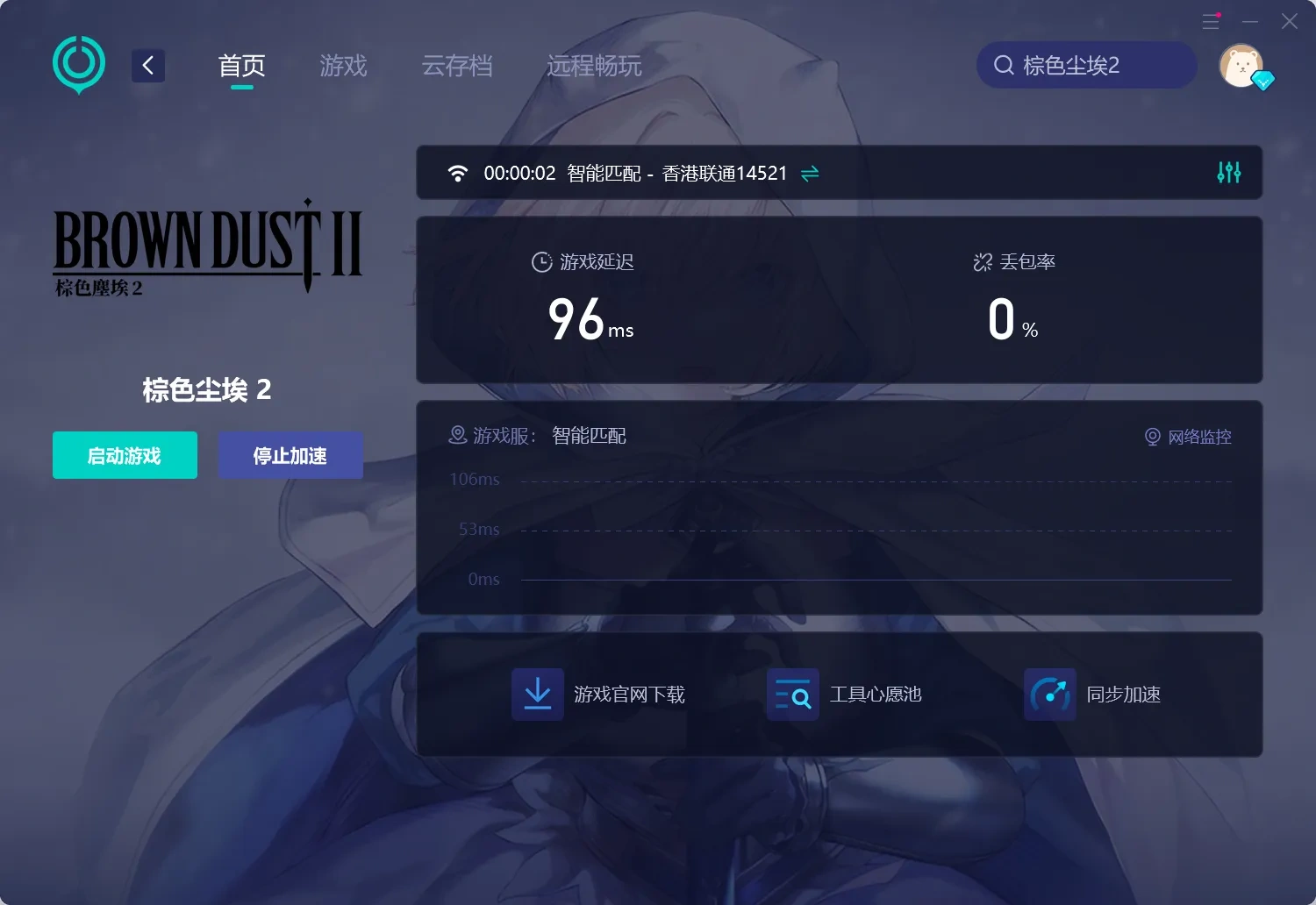Open the UU accelerator logo home icon
Image resolution: width=1316 pixels, height=905 pixels.
click(78, 64)
